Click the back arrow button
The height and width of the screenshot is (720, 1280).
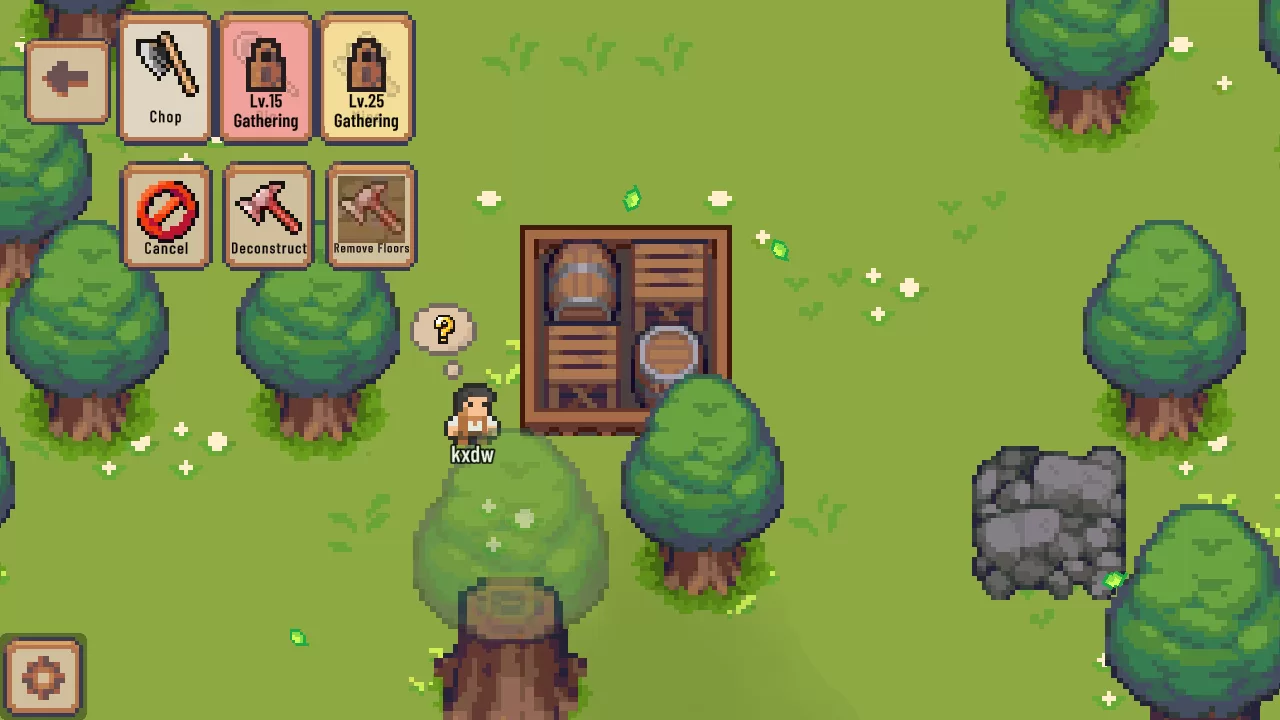pos(66,81)
